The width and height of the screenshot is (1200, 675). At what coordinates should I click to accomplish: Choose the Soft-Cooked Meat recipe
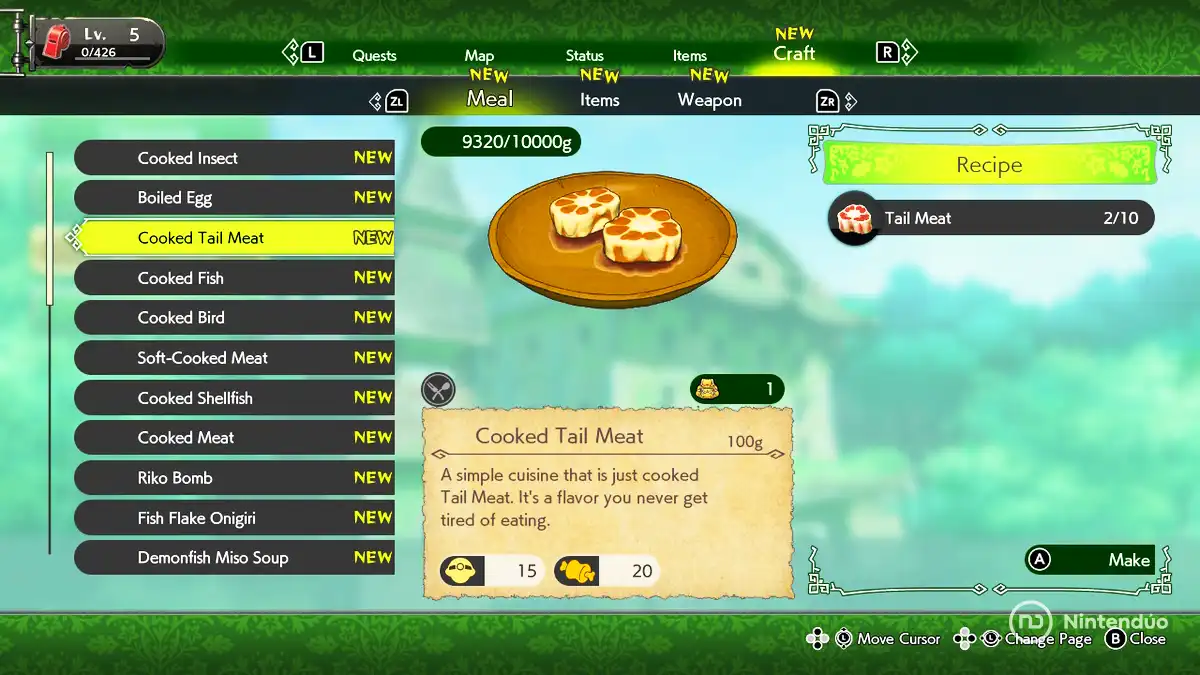[234, 358]
